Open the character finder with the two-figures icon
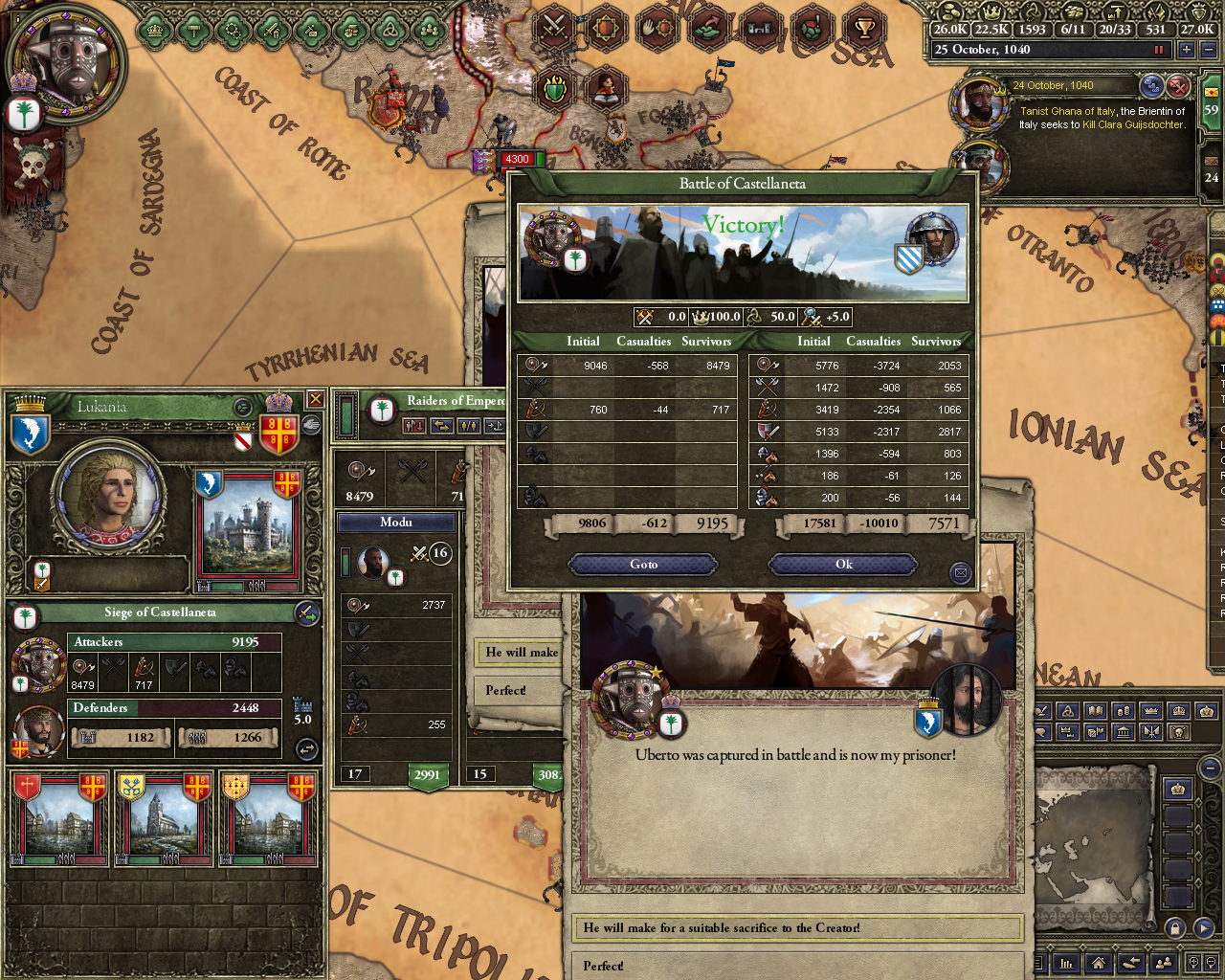Screen dimensions: 1225x980 point(1164,963)
